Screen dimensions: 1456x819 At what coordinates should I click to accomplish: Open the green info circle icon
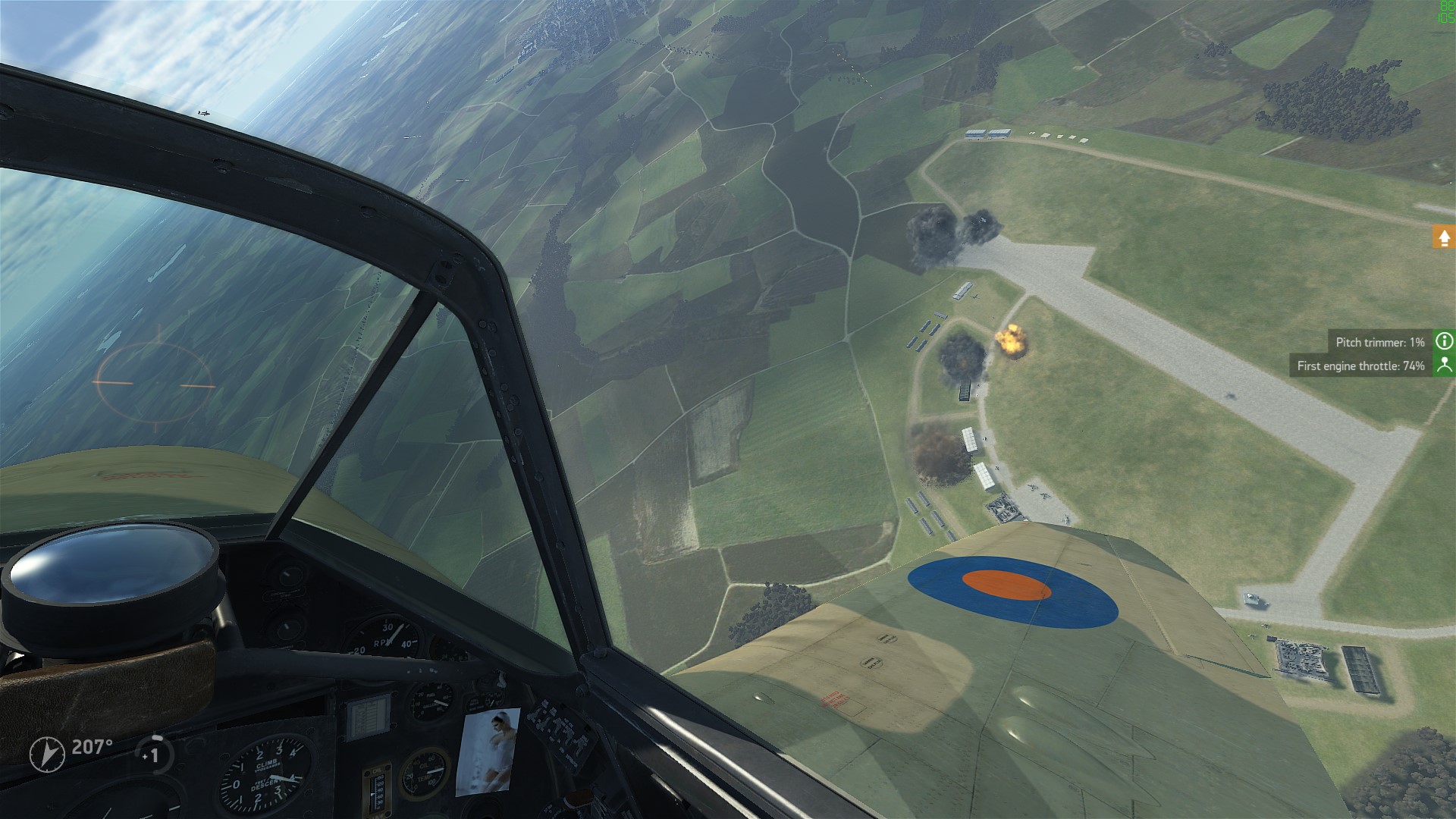click(1444, 341)
